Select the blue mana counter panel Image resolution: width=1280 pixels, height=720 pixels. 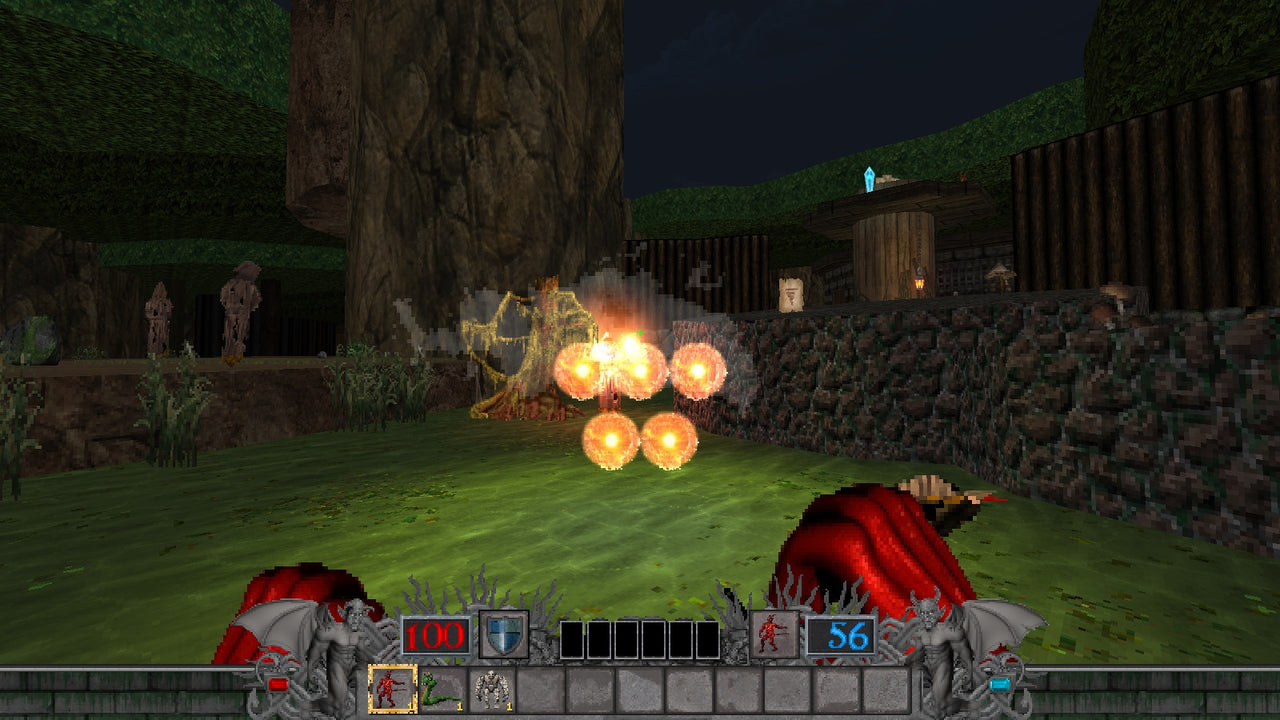843,633
